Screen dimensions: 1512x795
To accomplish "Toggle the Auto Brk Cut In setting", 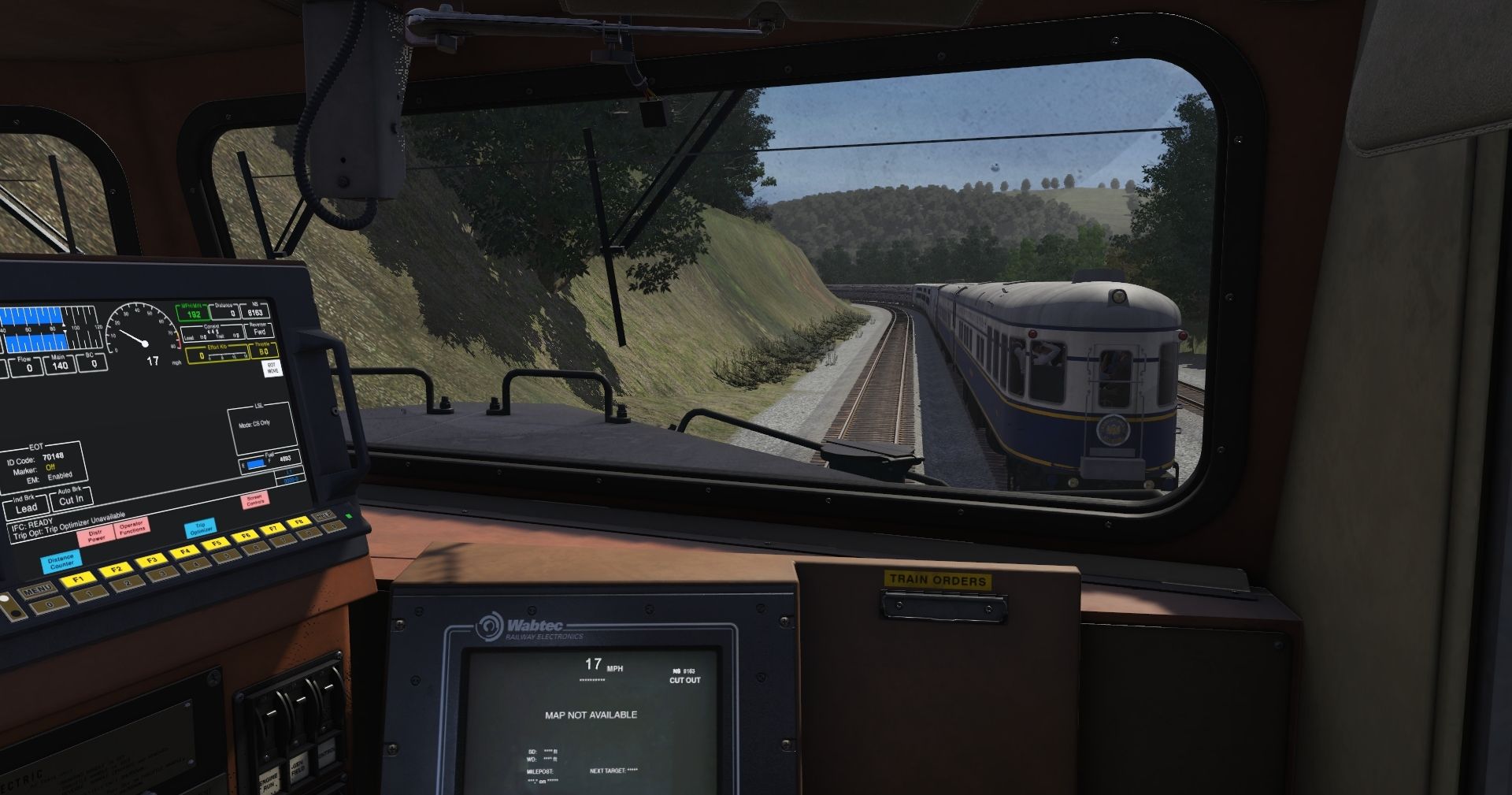I will 70,500.
